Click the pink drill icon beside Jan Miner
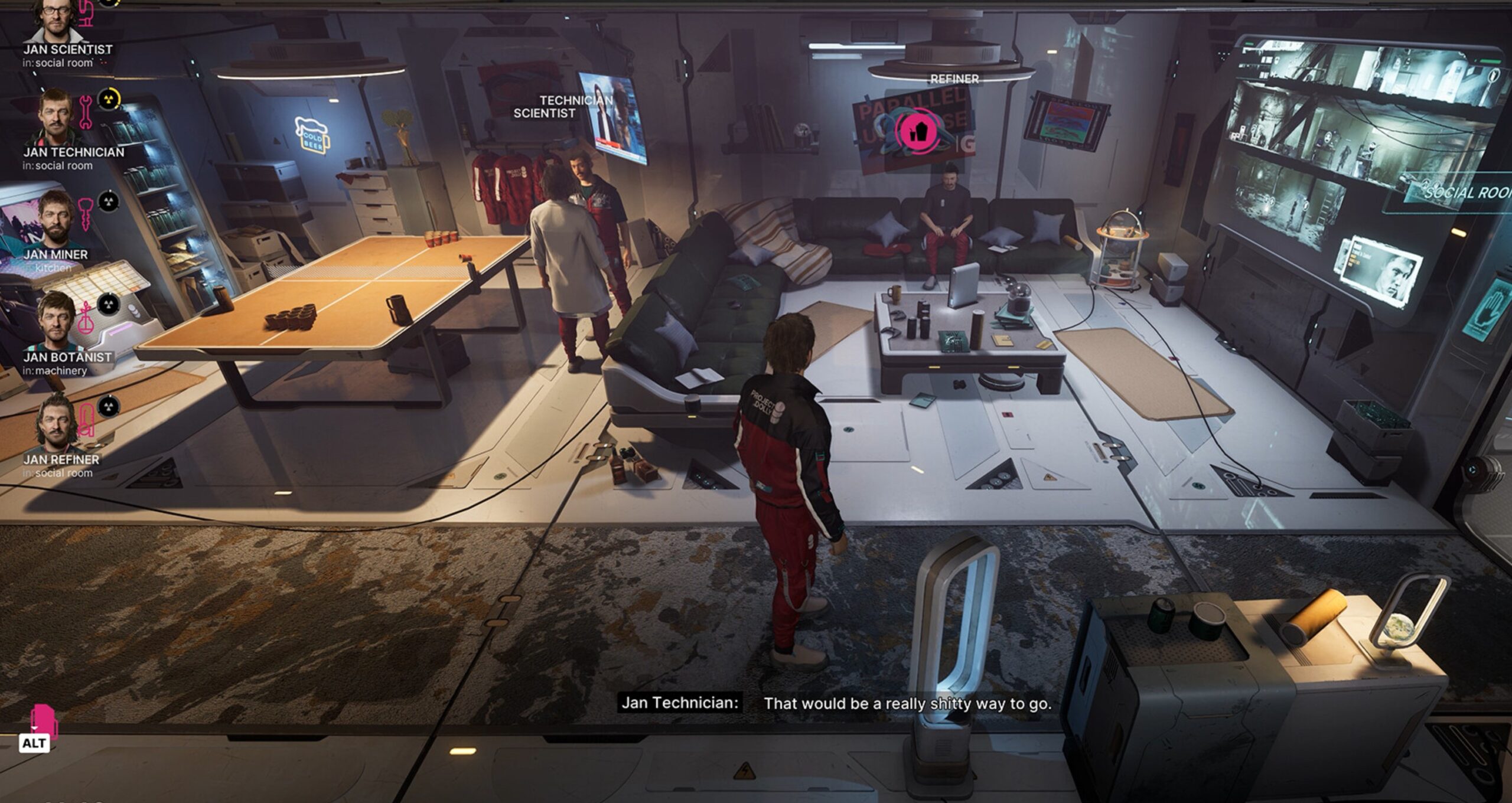This screenshot has width=1512, height=803. pos(86,214)
